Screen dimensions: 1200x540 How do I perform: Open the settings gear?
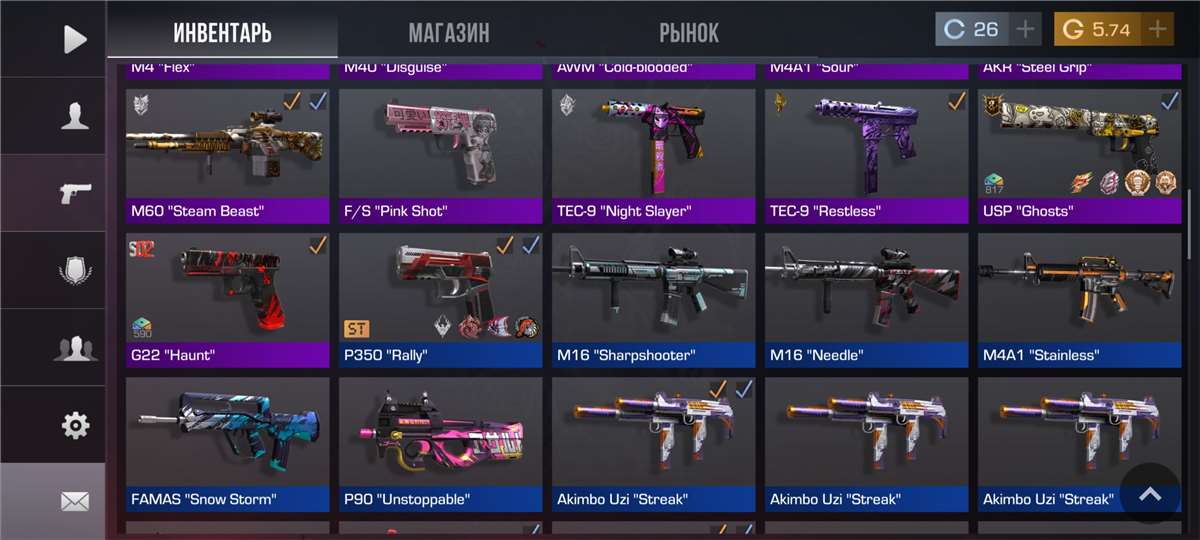click(x=74, y=426)
